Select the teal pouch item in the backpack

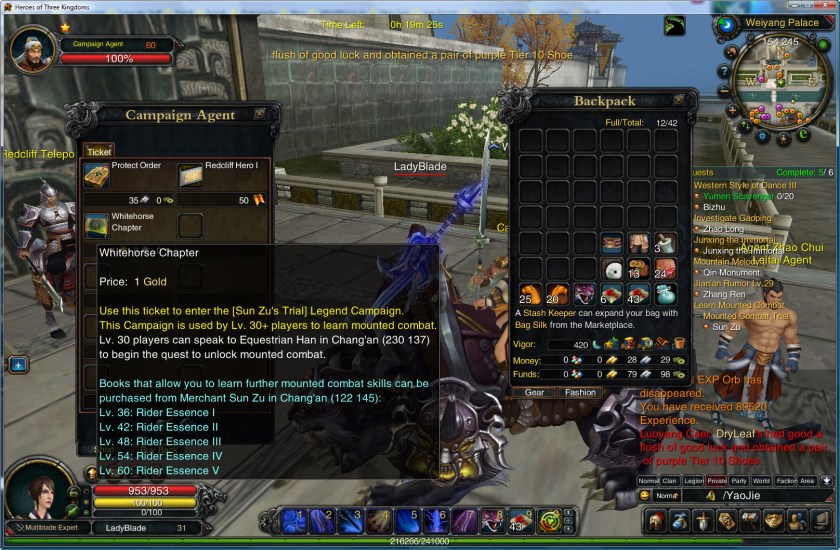pos(666,294)
